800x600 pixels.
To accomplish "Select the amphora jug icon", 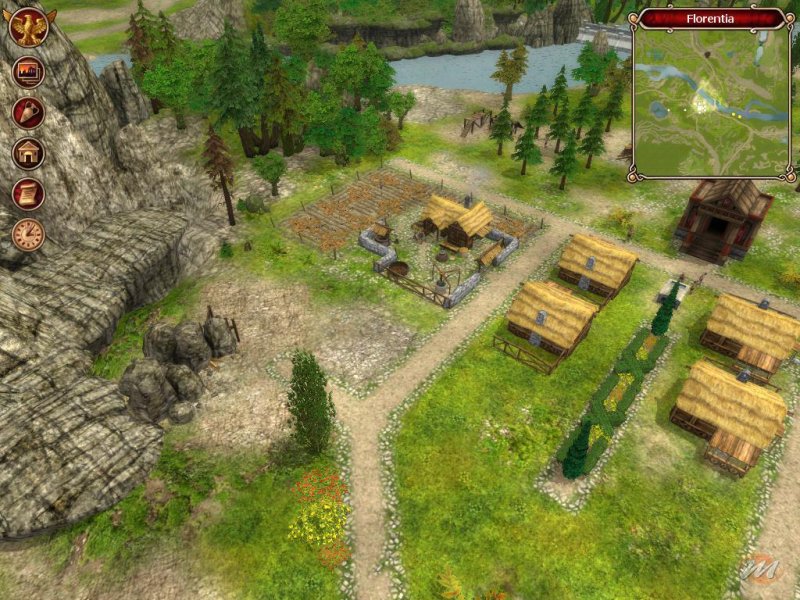I will (28, 113).
